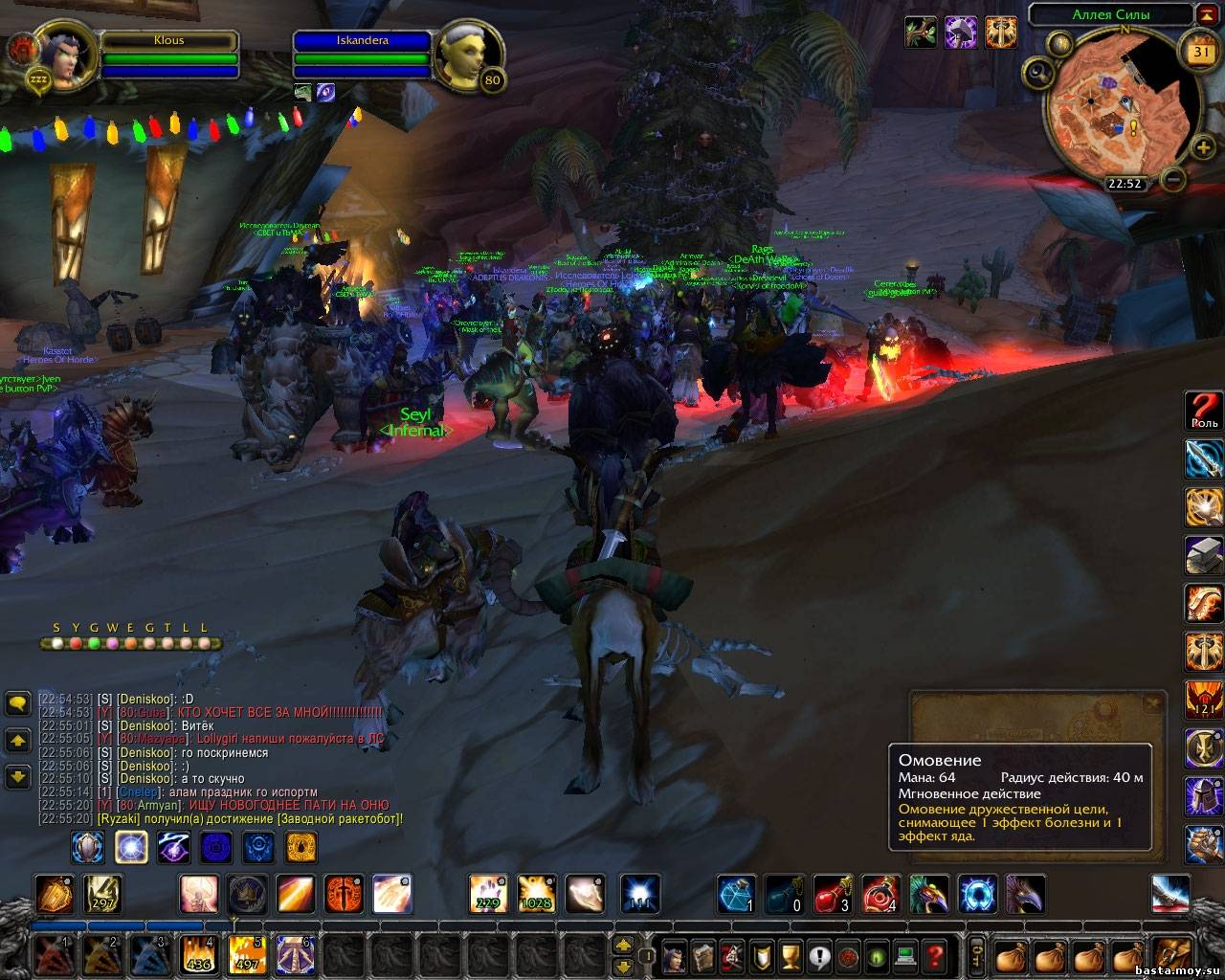Viewport: 1225px width, 980px height.
Task: Open the main backpack slot
Action: [x=1171, y=955]
